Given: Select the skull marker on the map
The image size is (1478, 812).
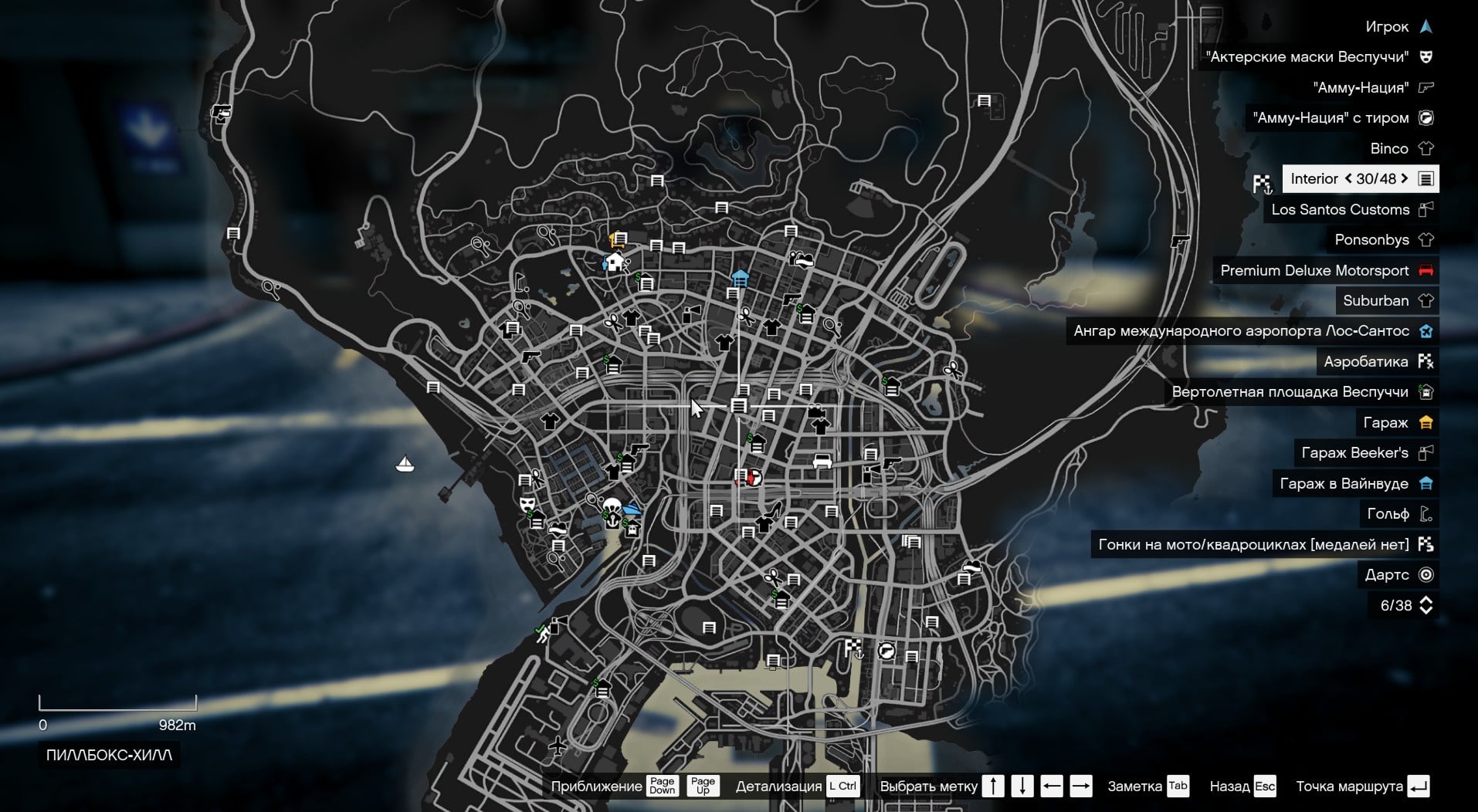Looking at the screenshot, I should [611, 506].
